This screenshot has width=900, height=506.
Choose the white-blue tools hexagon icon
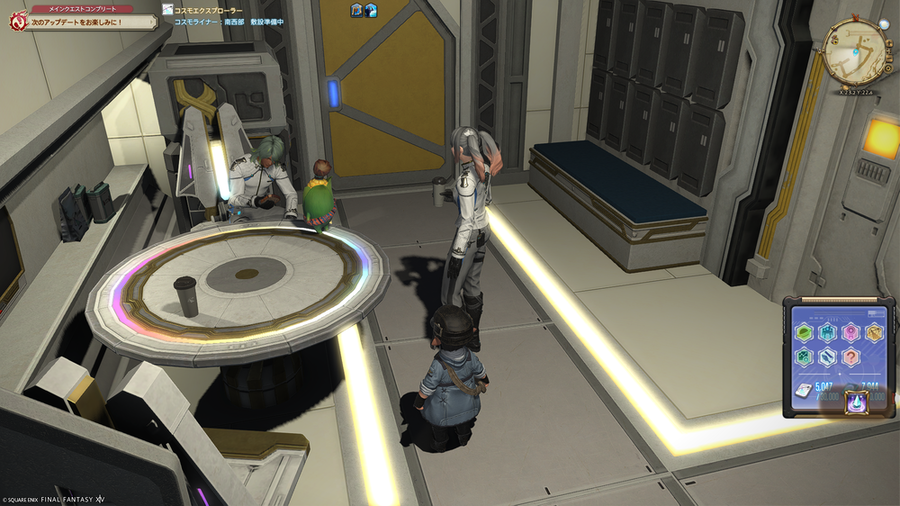827,356
